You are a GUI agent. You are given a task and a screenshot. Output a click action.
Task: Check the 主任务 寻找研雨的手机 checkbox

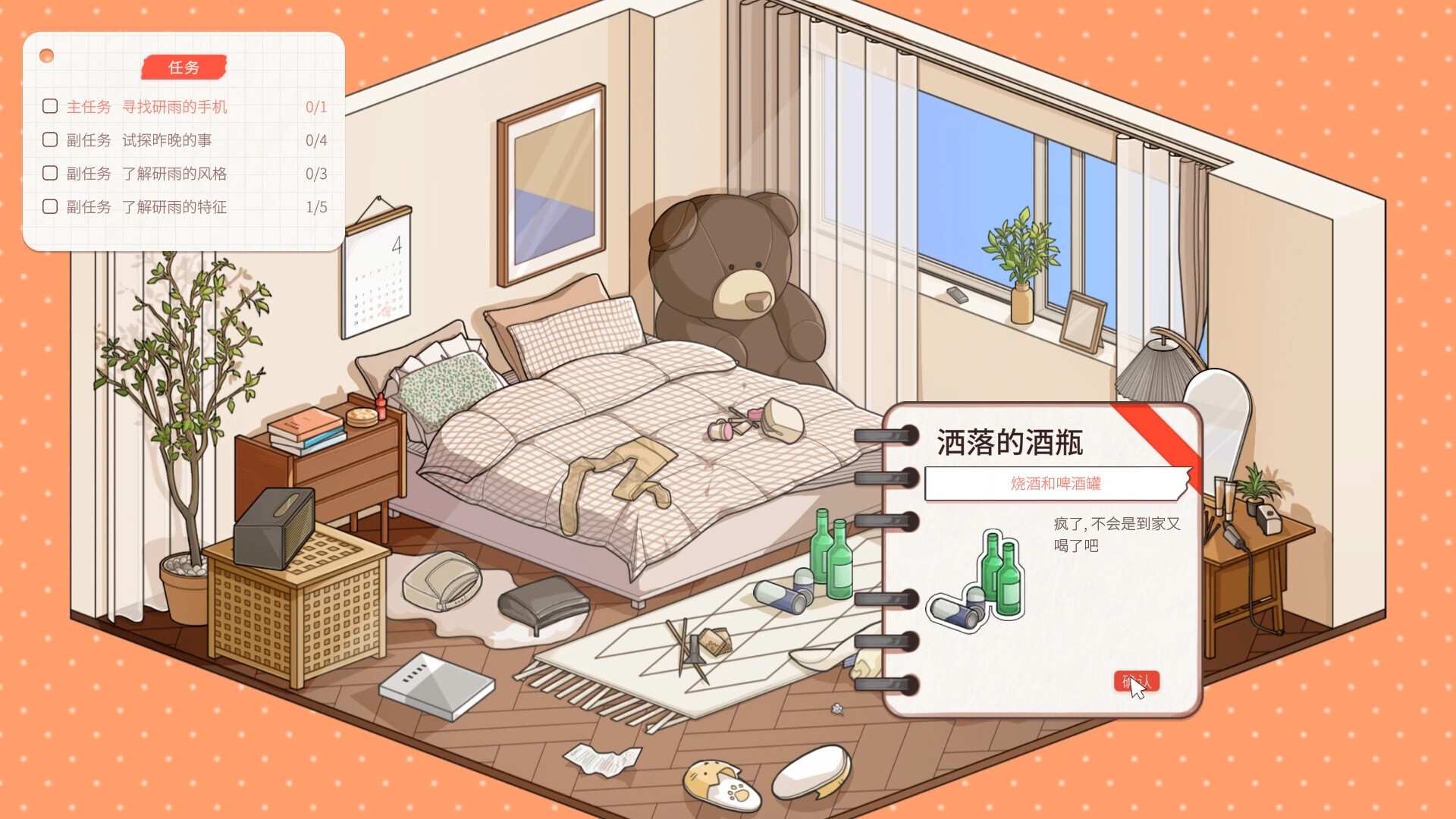[x=51, y=106]
